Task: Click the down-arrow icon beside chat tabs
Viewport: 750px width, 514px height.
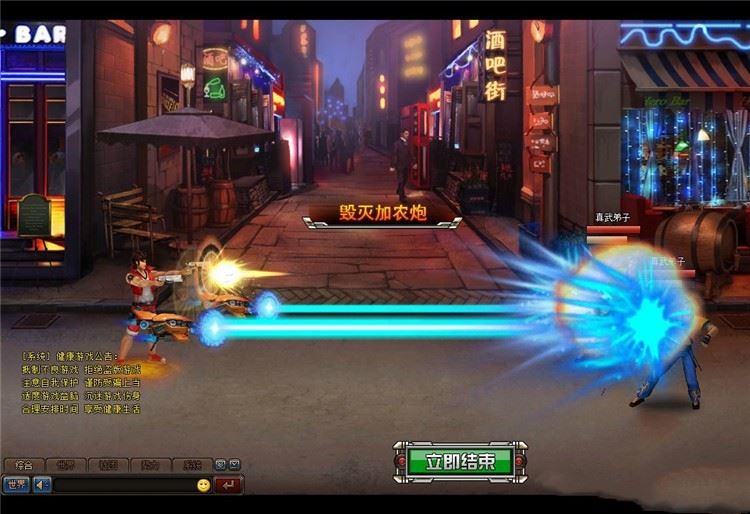Action: pos(234,465)
